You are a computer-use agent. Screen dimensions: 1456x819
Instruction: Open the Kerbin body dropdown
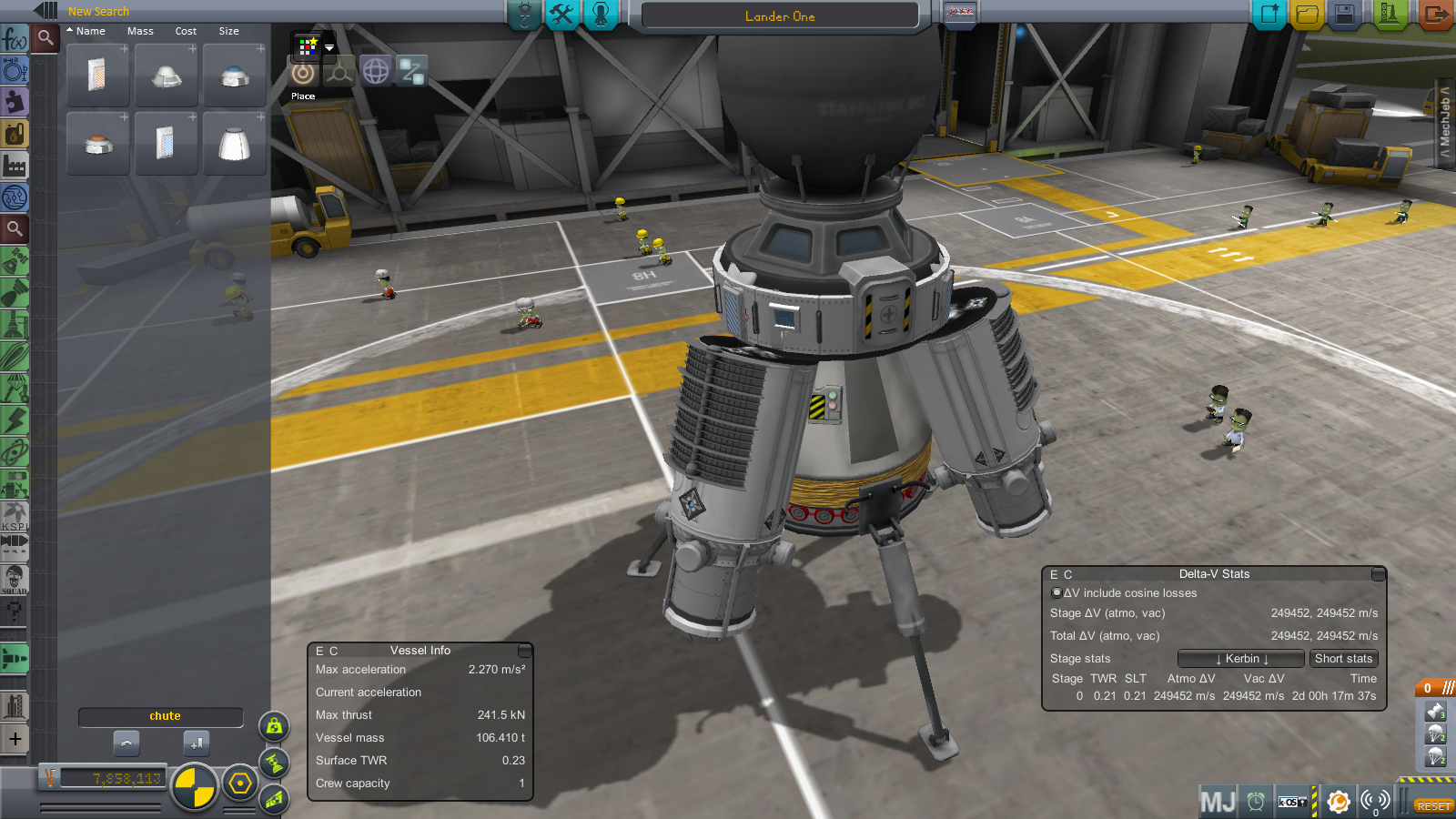pos(1241,659)
